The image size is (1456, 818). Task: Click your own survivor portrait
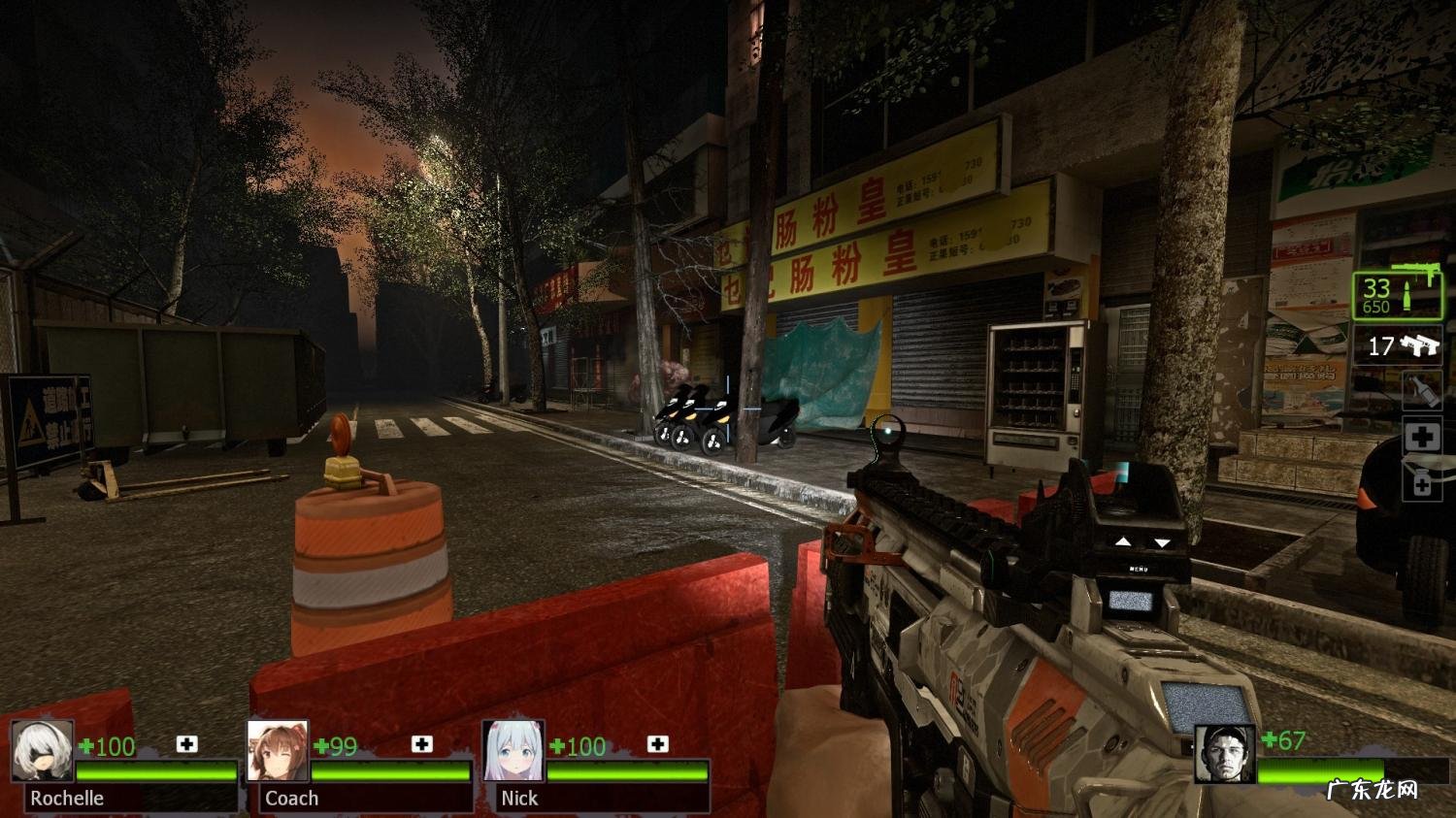[x=1224, y=753]
